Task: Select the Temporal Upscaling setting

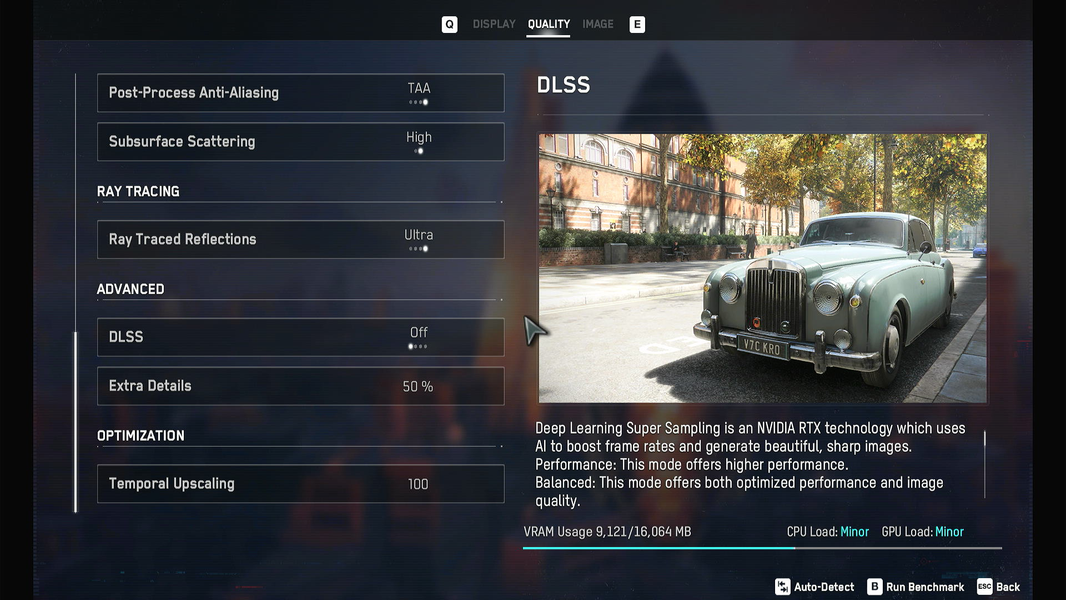Action: [300, 484]
